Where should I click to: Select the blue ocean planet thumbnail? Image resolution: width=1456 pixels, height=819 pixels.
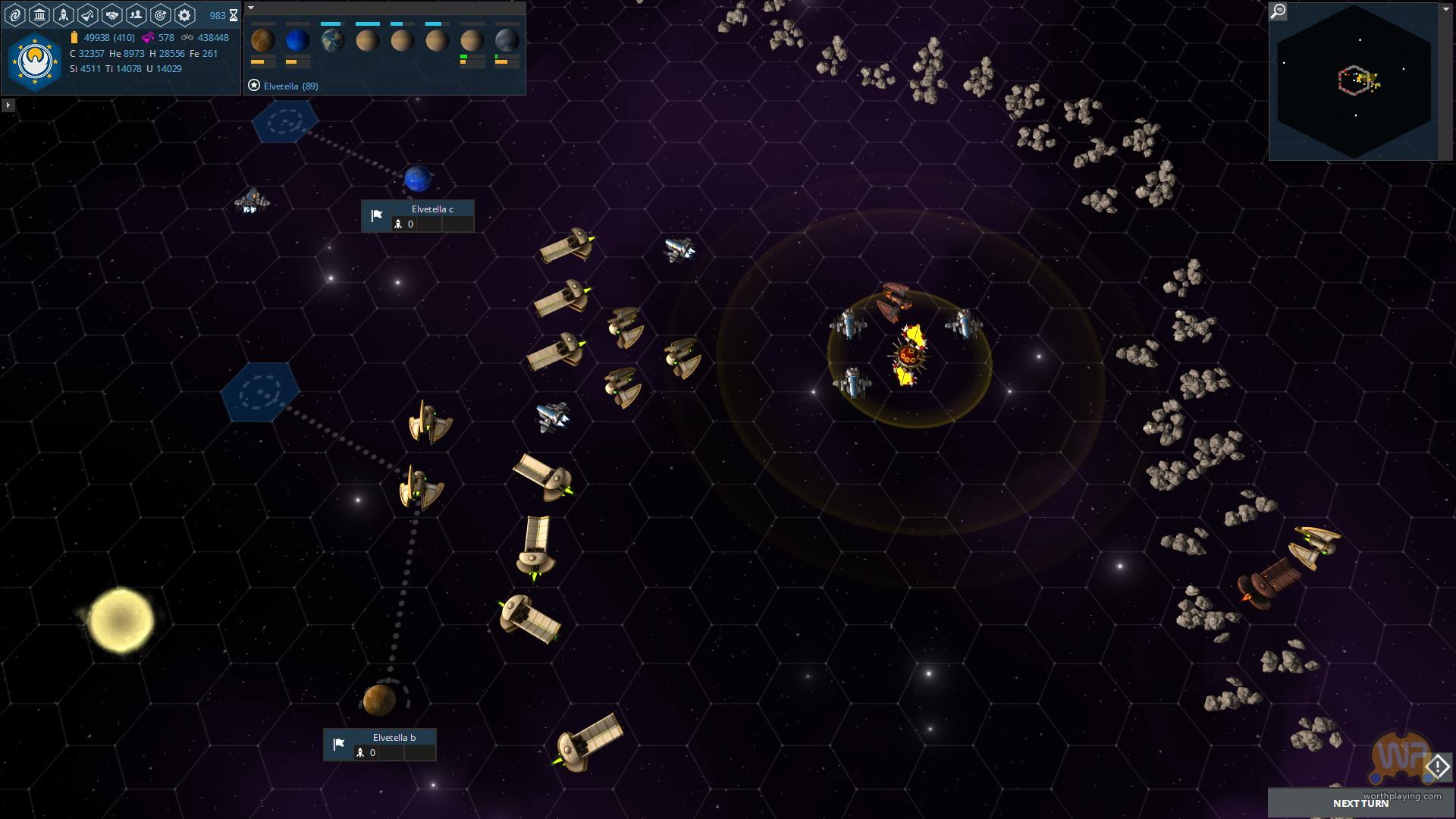coord(297,40)
